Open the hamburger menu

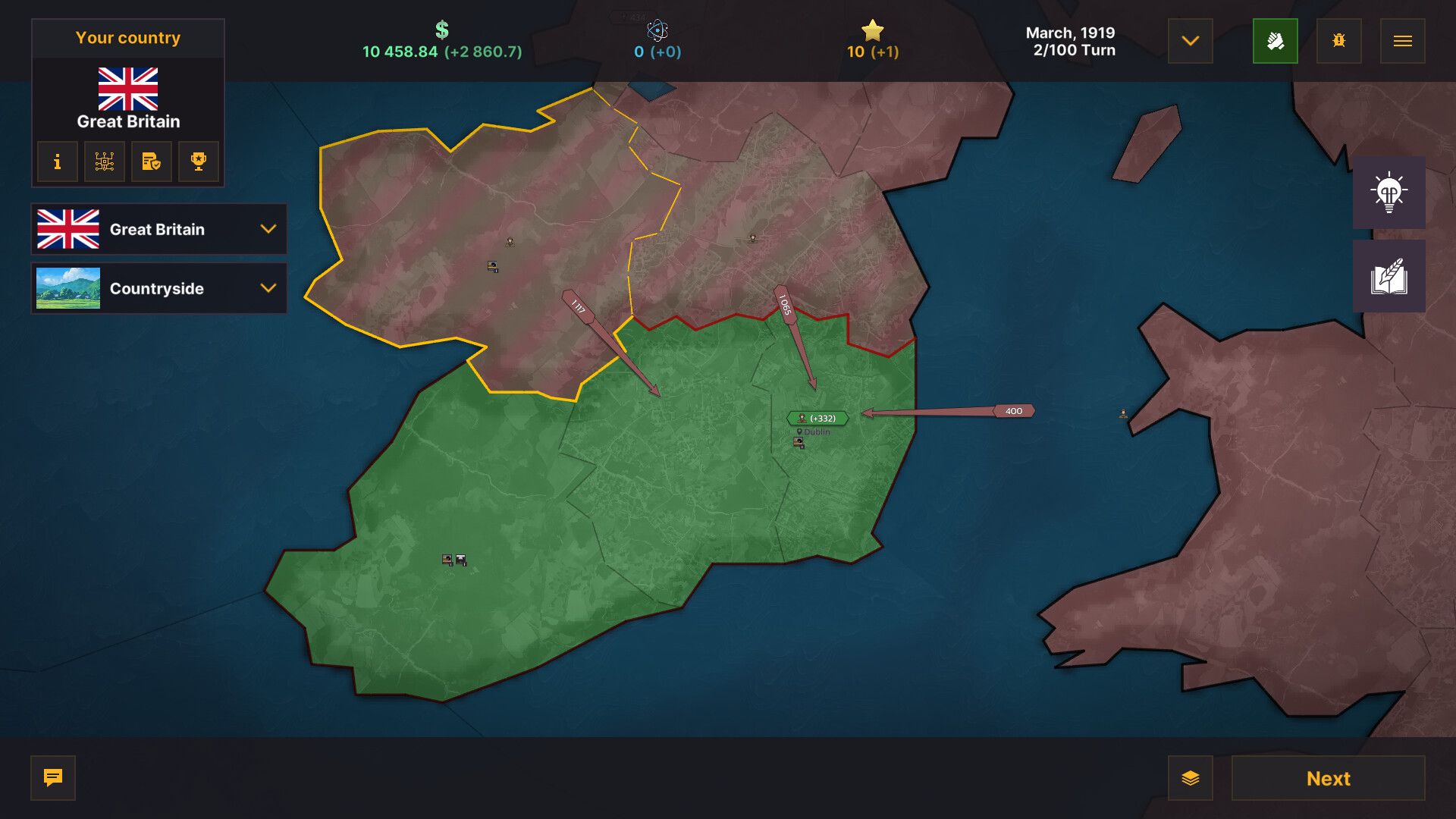point(1402,41)
